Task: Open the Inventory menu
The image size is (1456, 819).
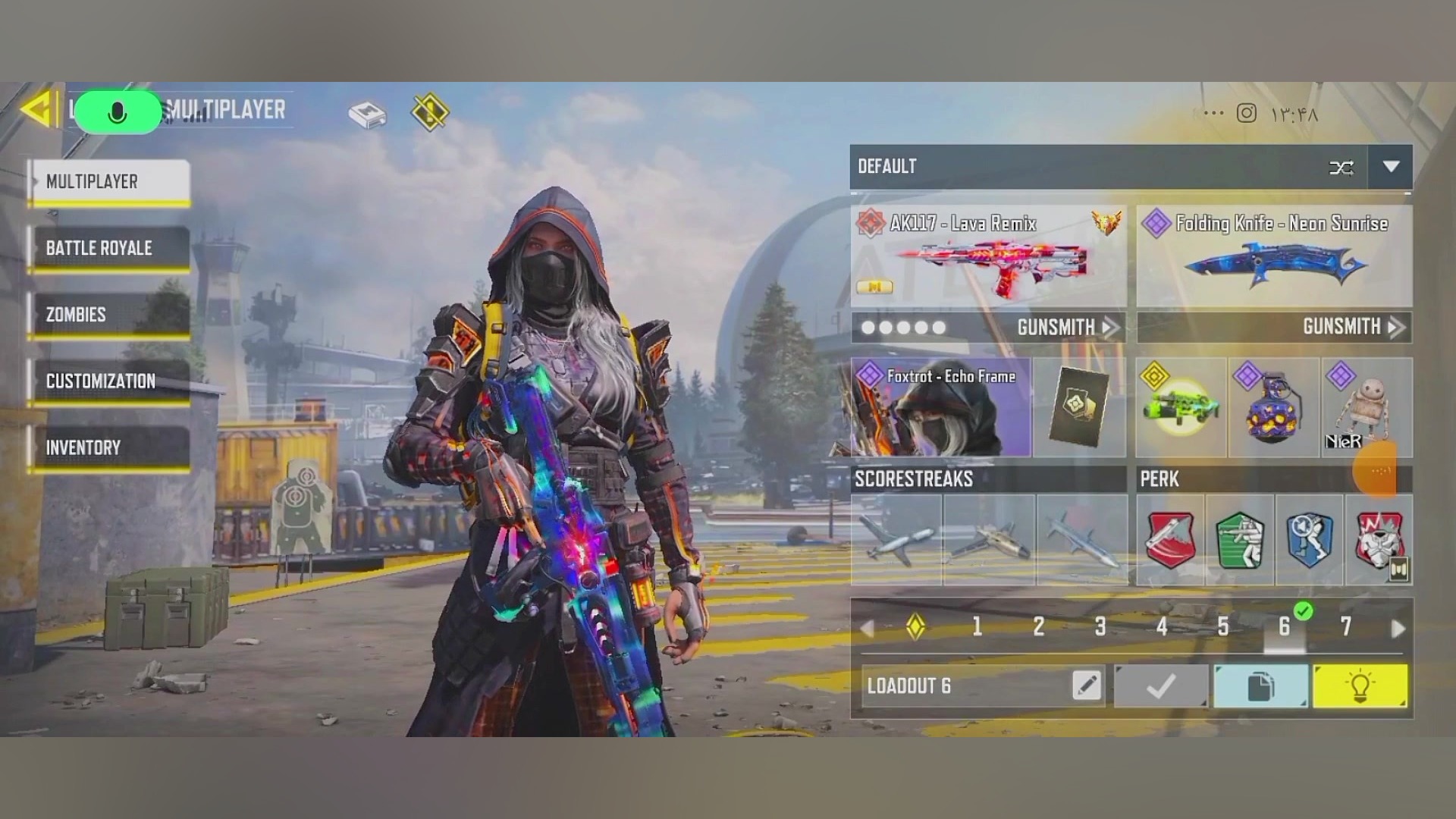Action: coord(108,447)
